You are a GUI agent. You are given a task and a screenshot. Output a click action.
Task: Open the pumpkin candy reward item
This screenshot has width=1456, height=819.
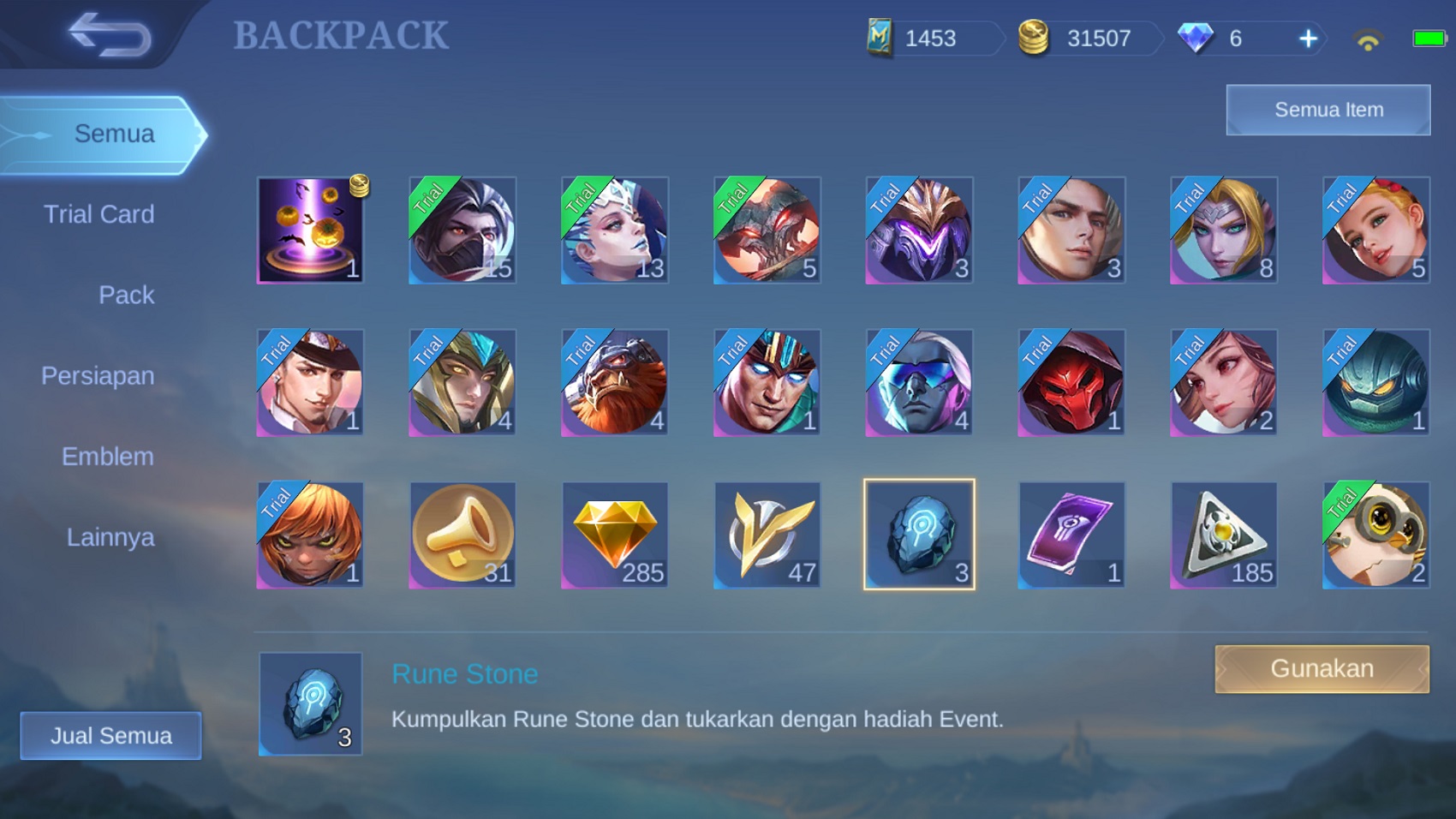coord(310,229)
